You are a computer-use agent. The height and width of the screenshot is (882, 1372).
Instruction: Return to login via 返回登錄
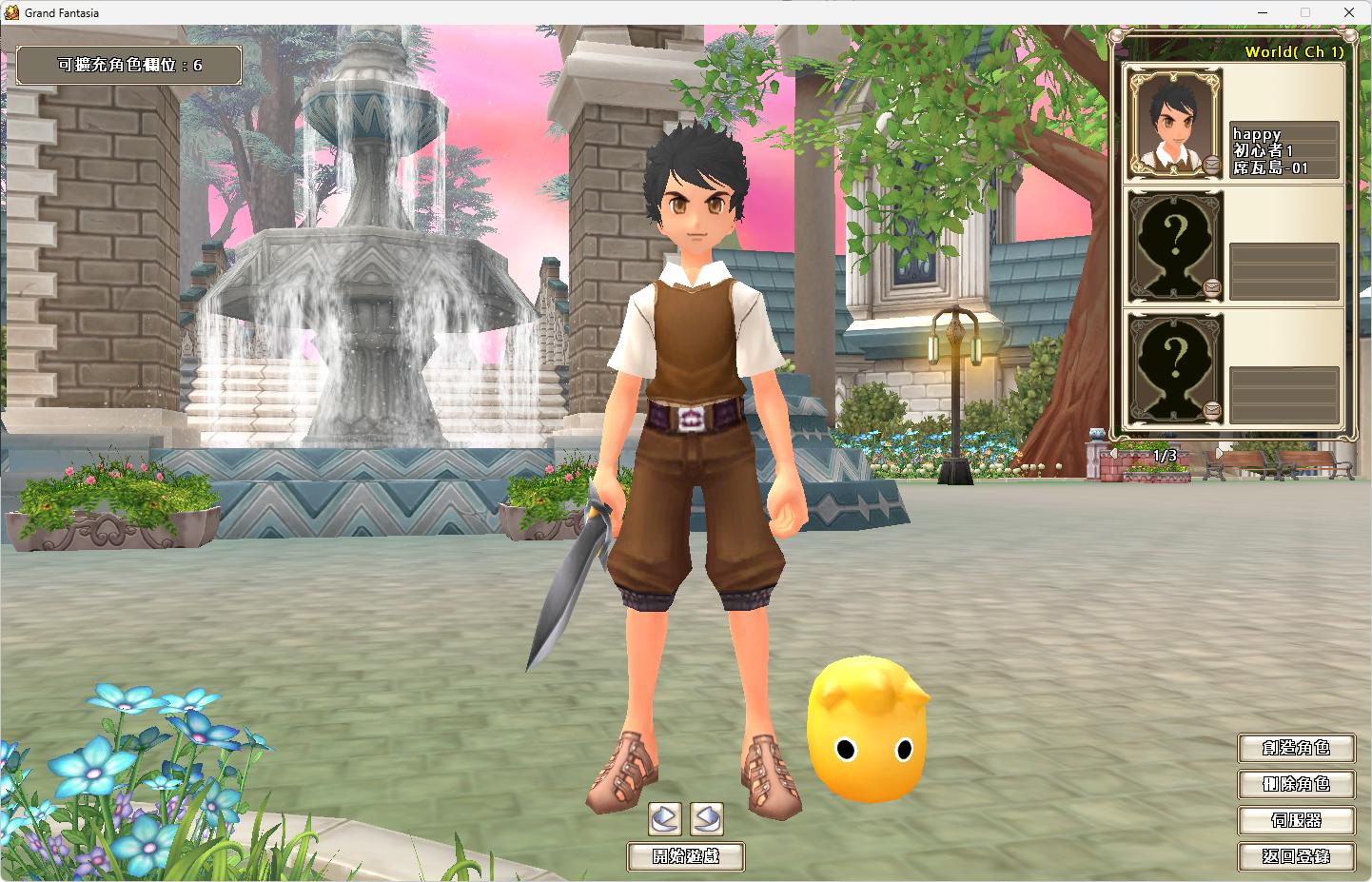click(x=1296, y=856)
